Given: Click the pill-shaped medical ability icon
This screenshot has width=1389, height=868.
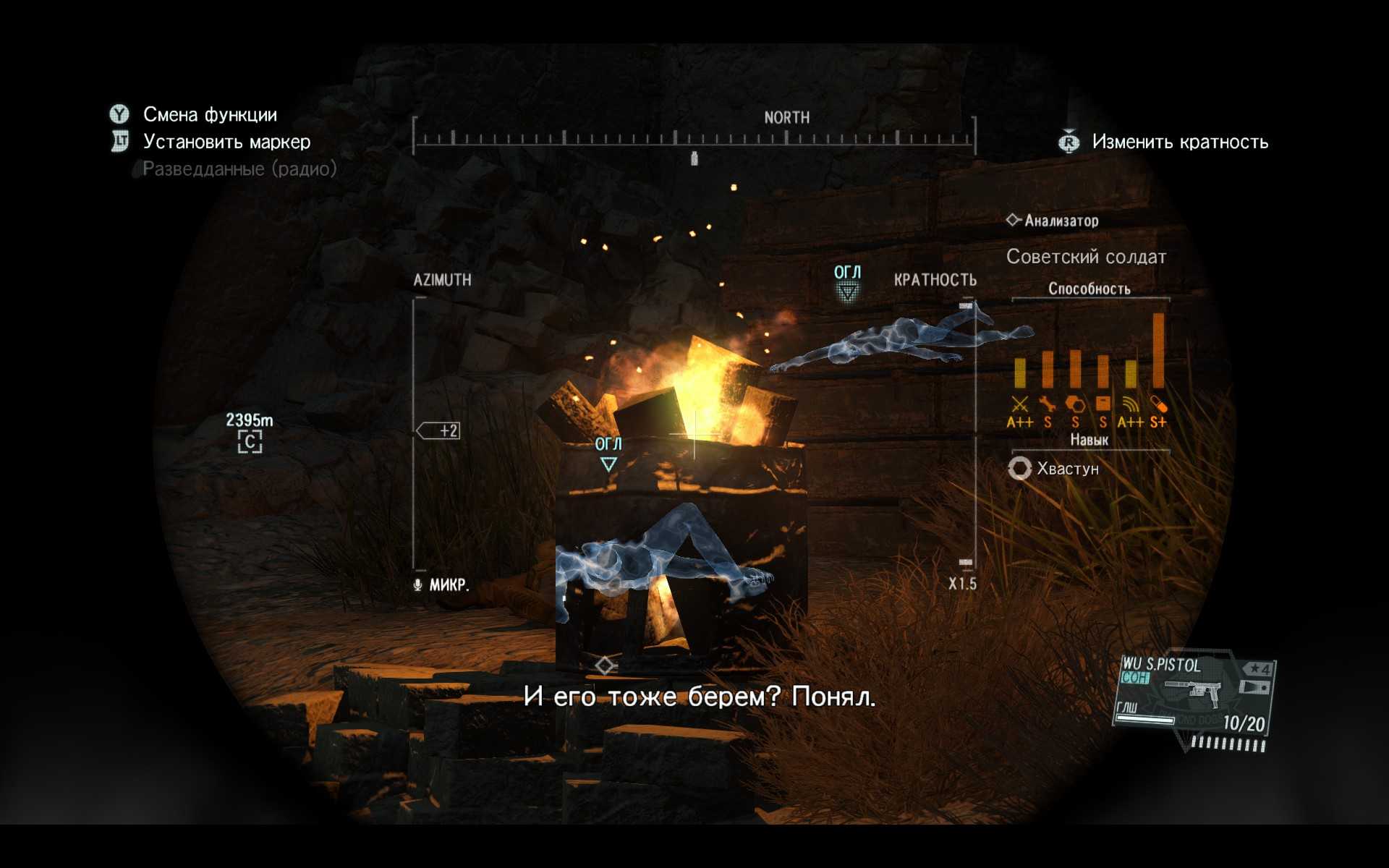Looking at the screenshot, I should (x=1158, y=404).
